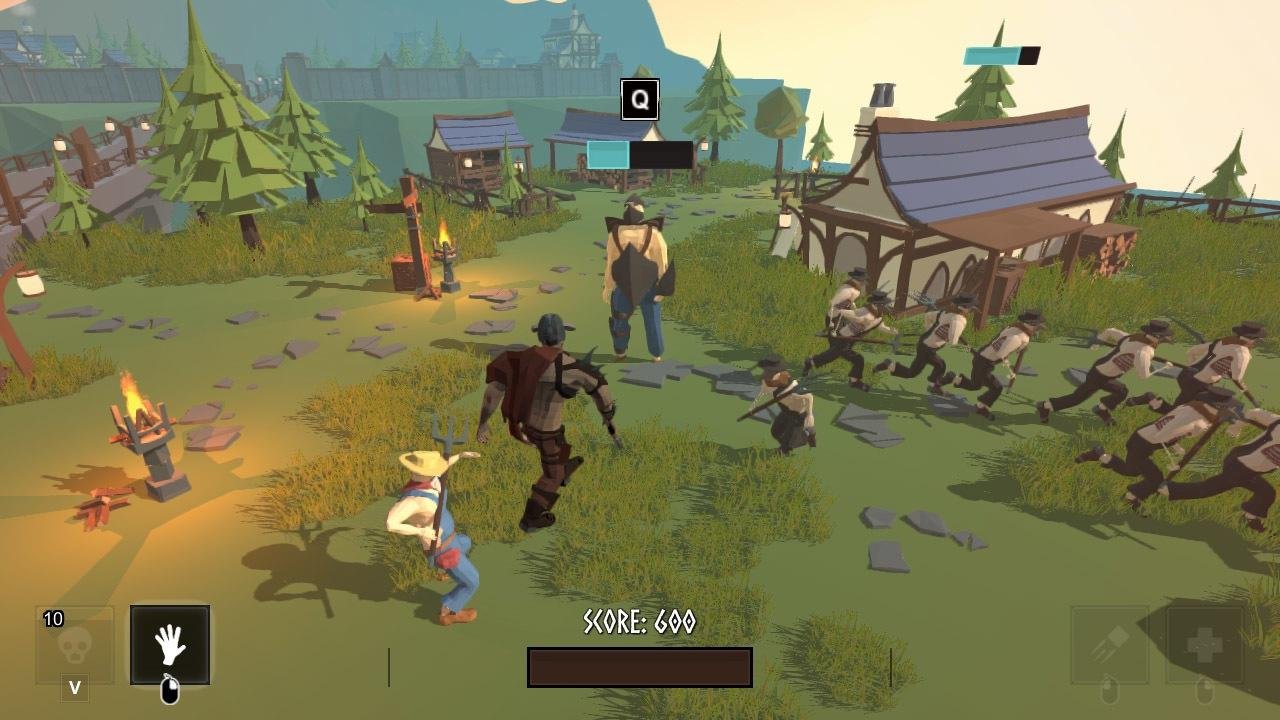The height and width of the screenshot is (720, 1280).
Task: Use the faded dash attack ability icon
Action: click(1109, 645)
